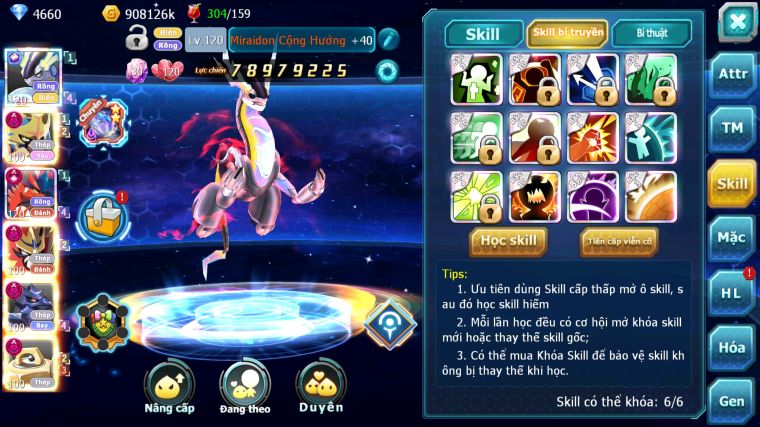This screenshot has width=760, height=427.
Task: Click the Học skill button
Action: (x=509, y=241)
